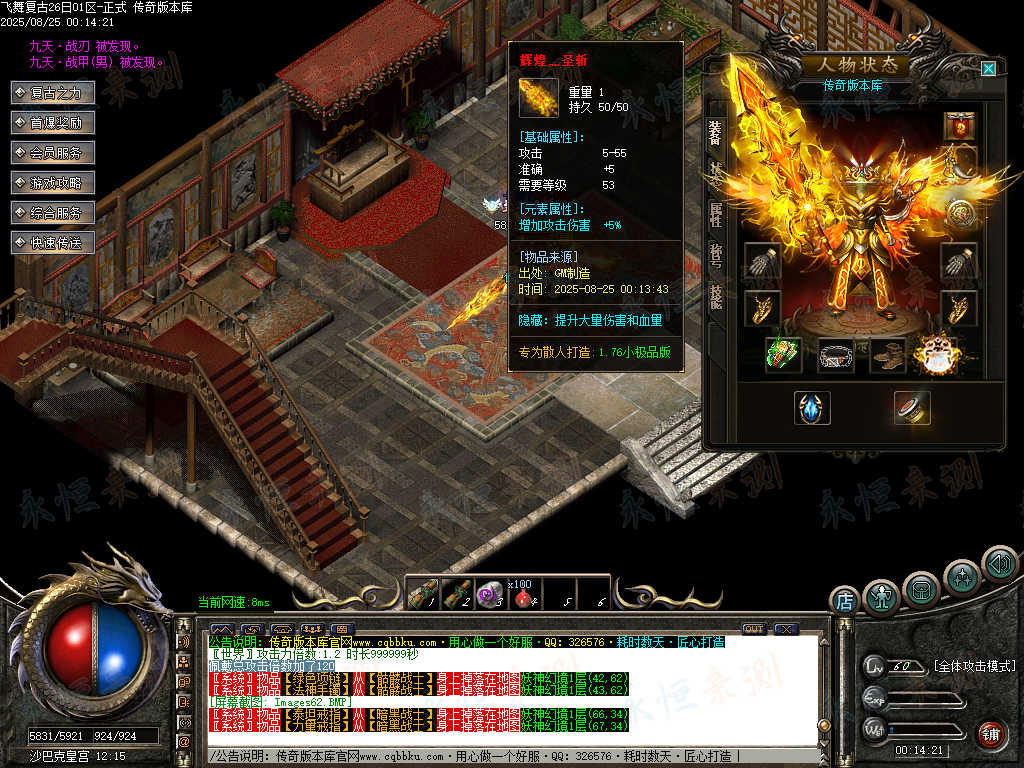Open the 店 shop round button
This screenshot has width=1024, height=768.
coord(845,601)
